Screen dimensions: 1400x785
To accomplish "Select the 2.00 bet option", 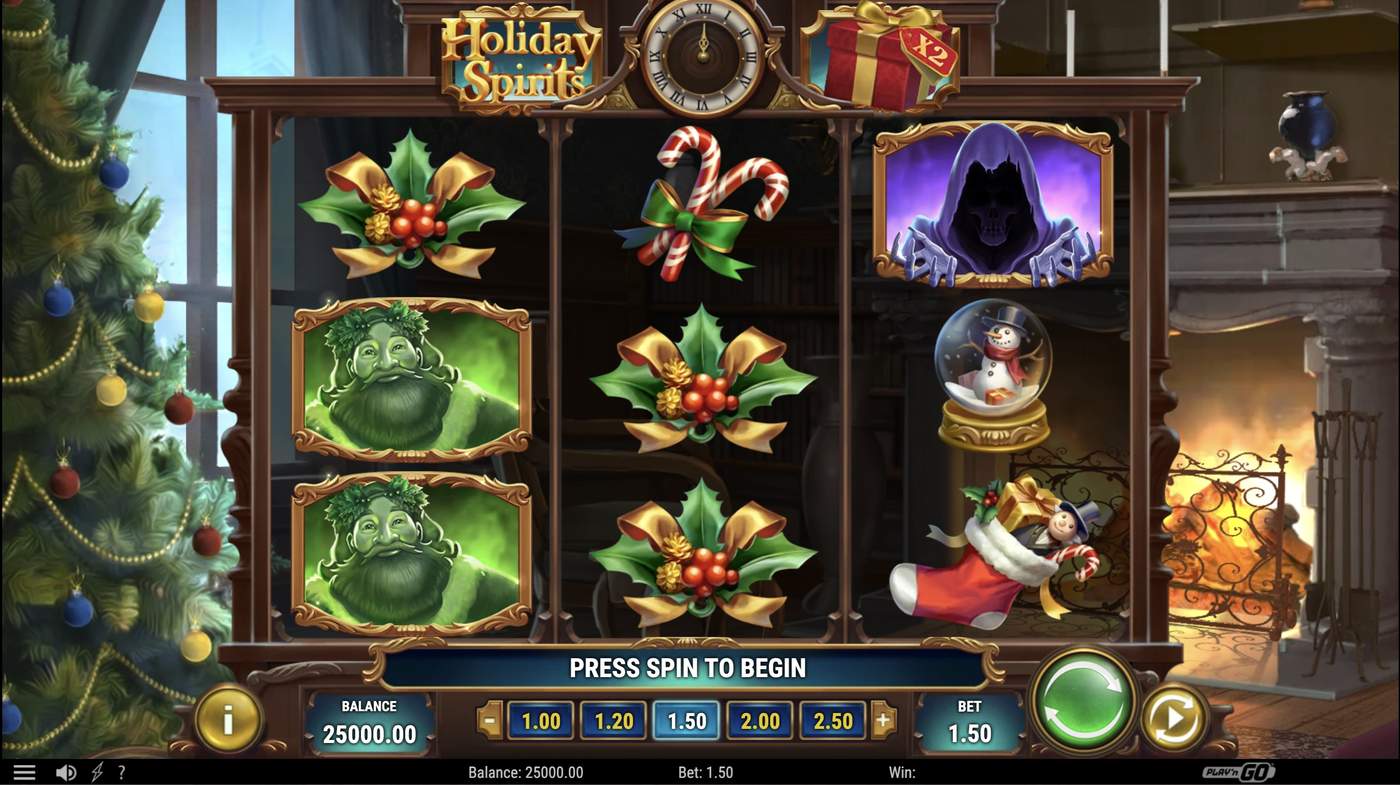I will tap(759, 720).
